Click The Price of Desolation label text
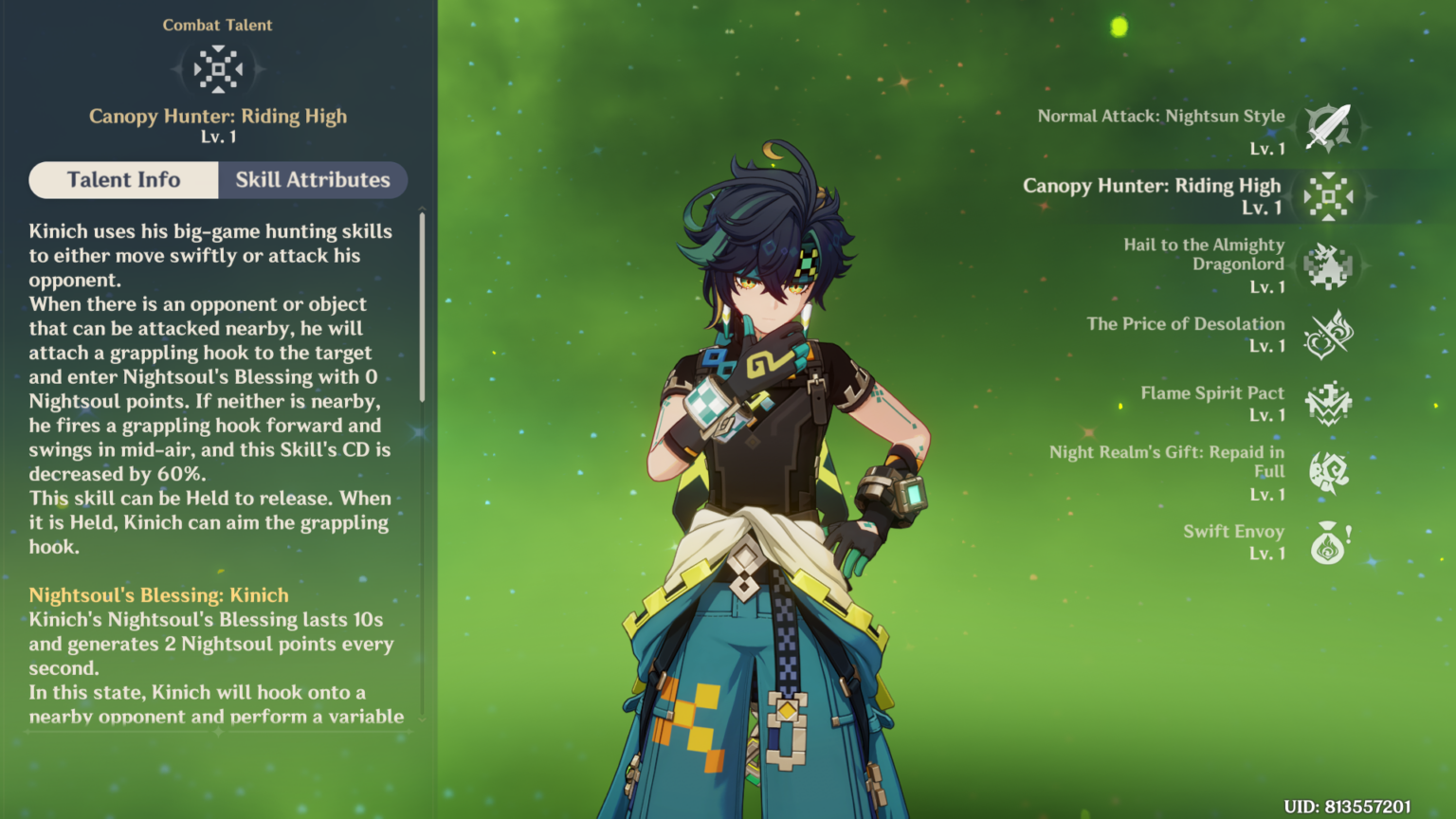Viewport: 1456px width, 819px height. coord(1186,323)
